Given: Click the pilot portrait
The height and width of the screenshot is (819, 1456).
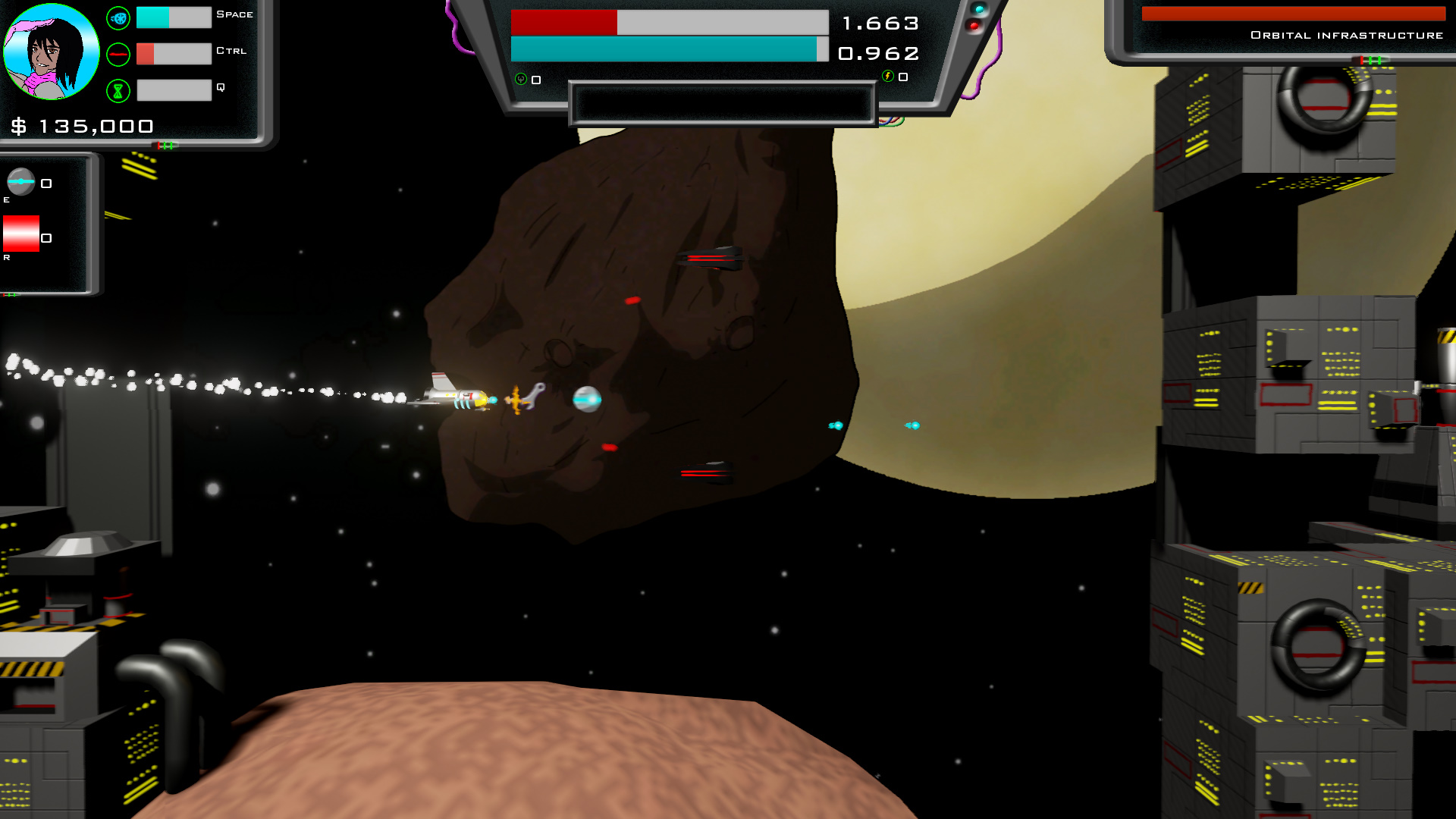Looking at the screenshot, I should (51, 52).
